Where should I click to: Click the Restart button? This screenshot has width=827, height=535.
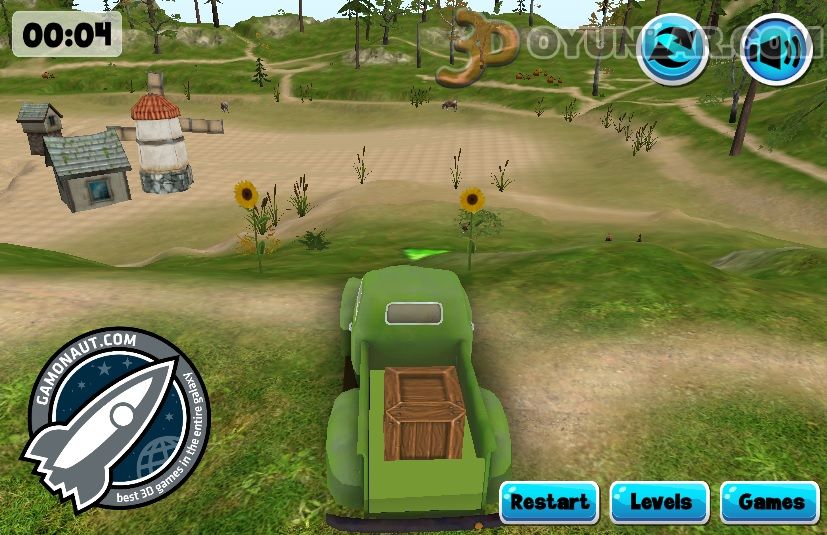(x=549, y=502)
